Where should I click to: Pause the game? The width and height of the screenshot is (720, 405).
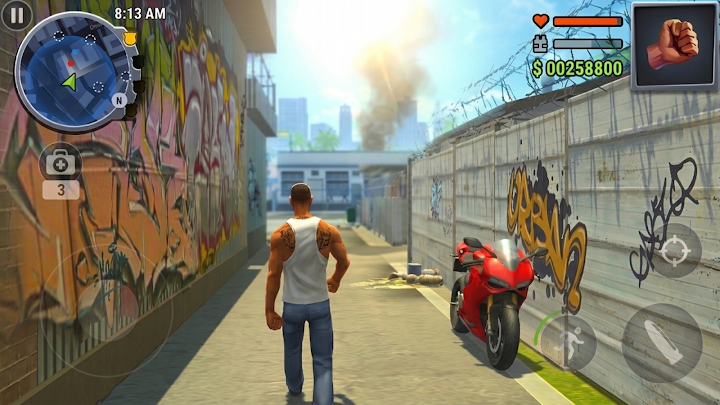(16, 15)
